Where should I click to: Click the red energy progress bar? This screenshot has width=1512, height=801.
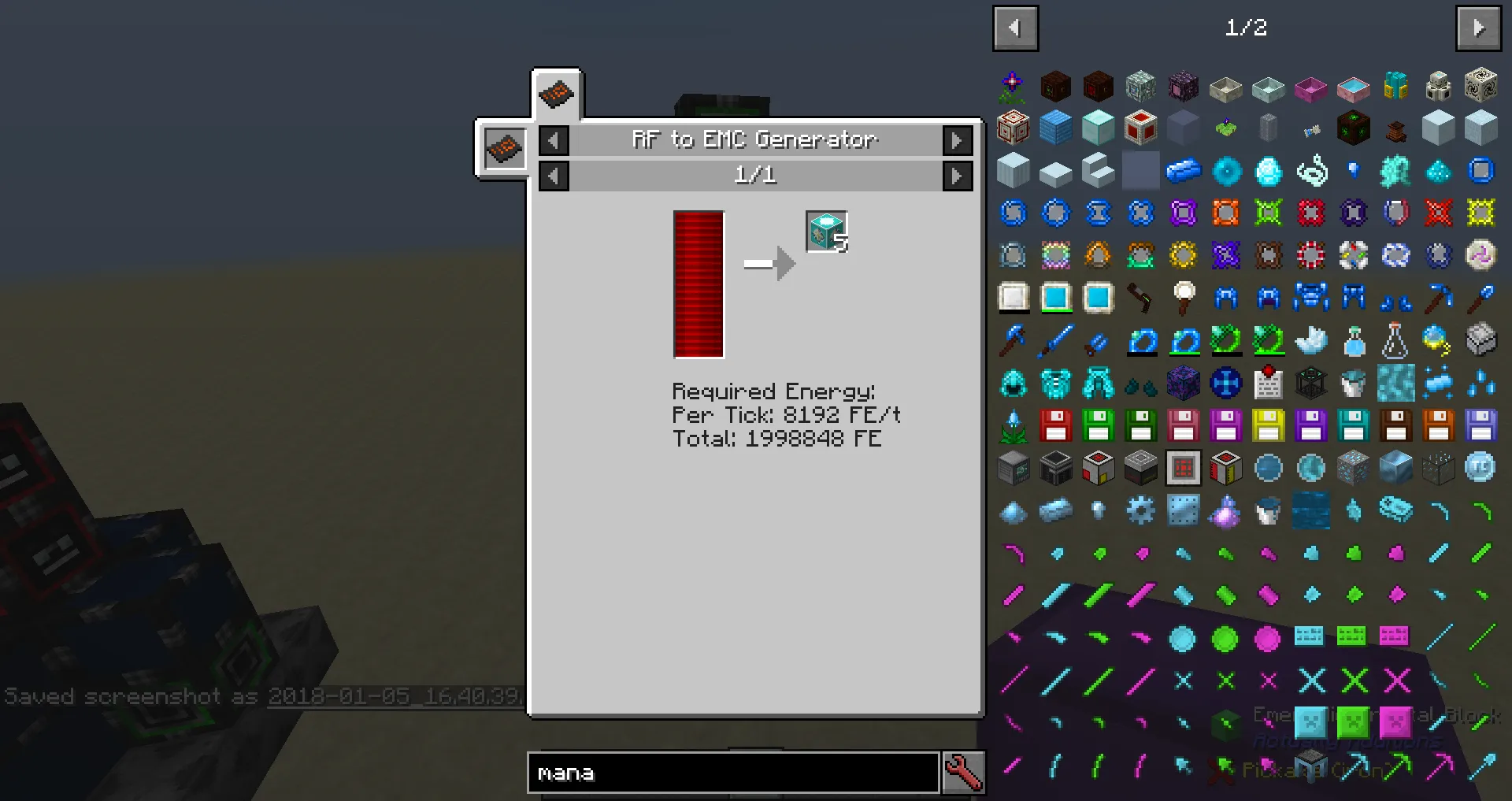[698, 284]
